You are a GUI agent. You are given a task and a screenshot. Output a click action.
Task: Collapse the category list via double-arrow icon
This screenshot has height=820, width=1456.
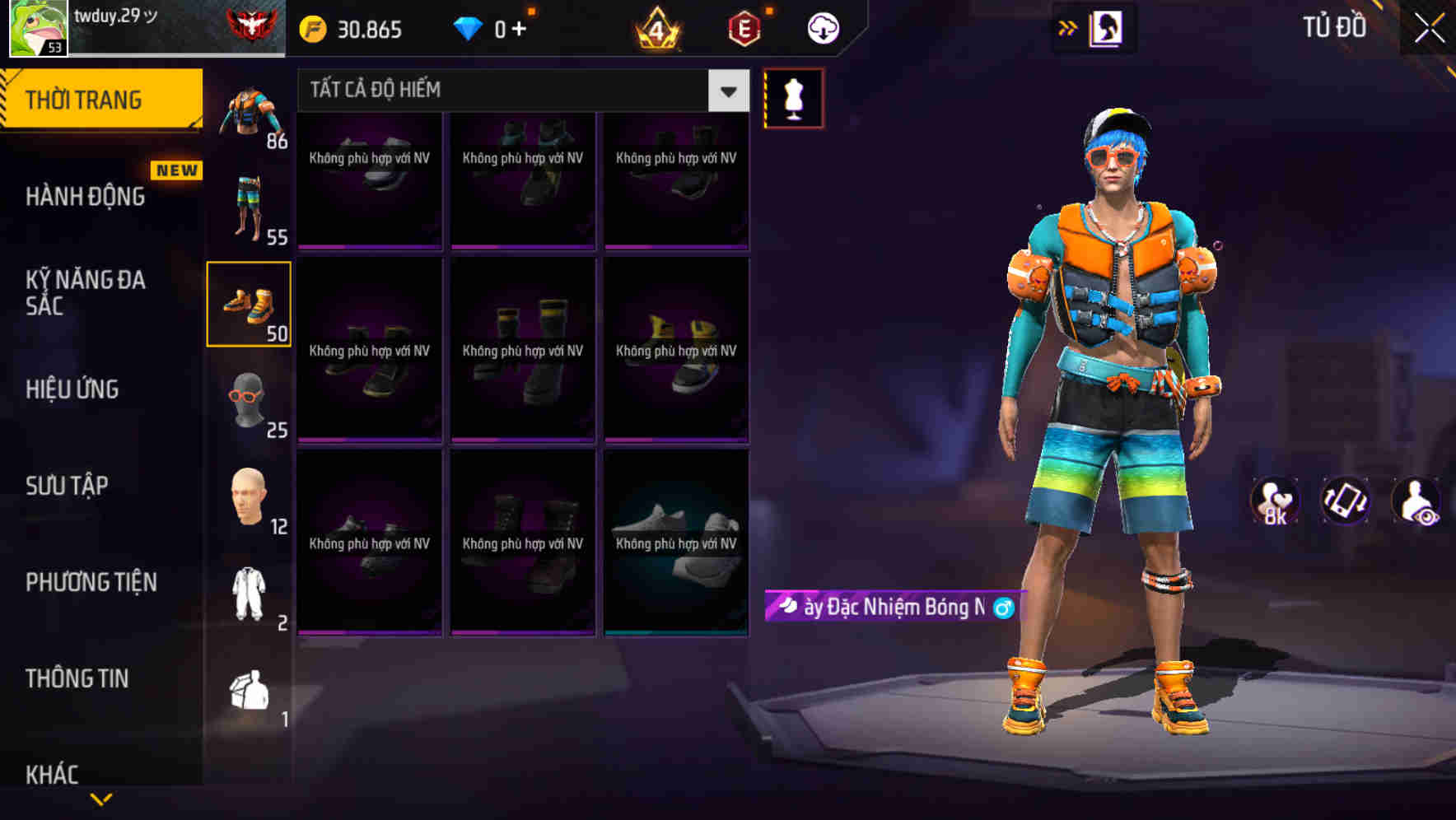pos(1068,26)
